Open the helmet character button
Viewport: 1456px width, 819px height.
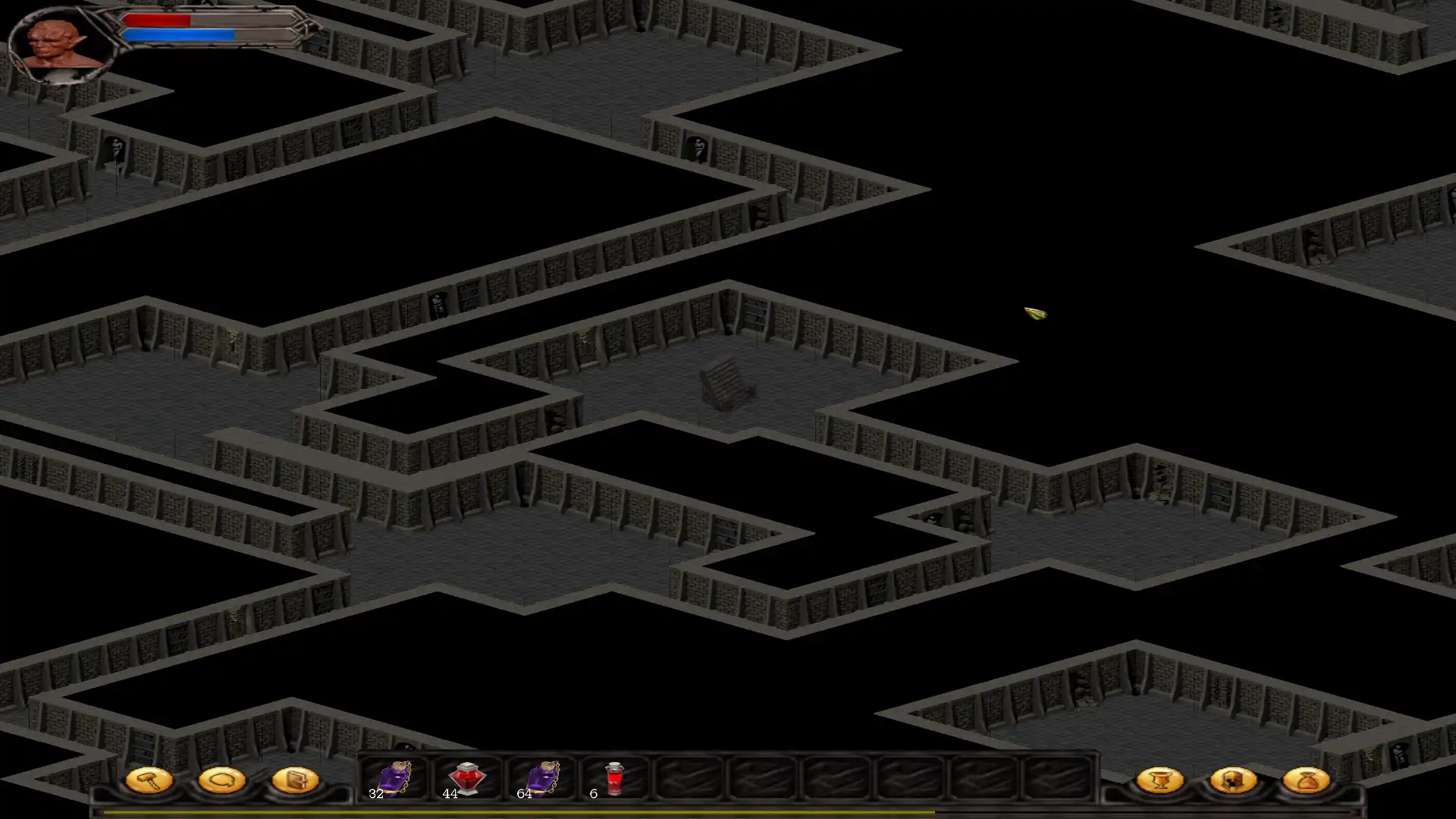(x=1233, y=780)
